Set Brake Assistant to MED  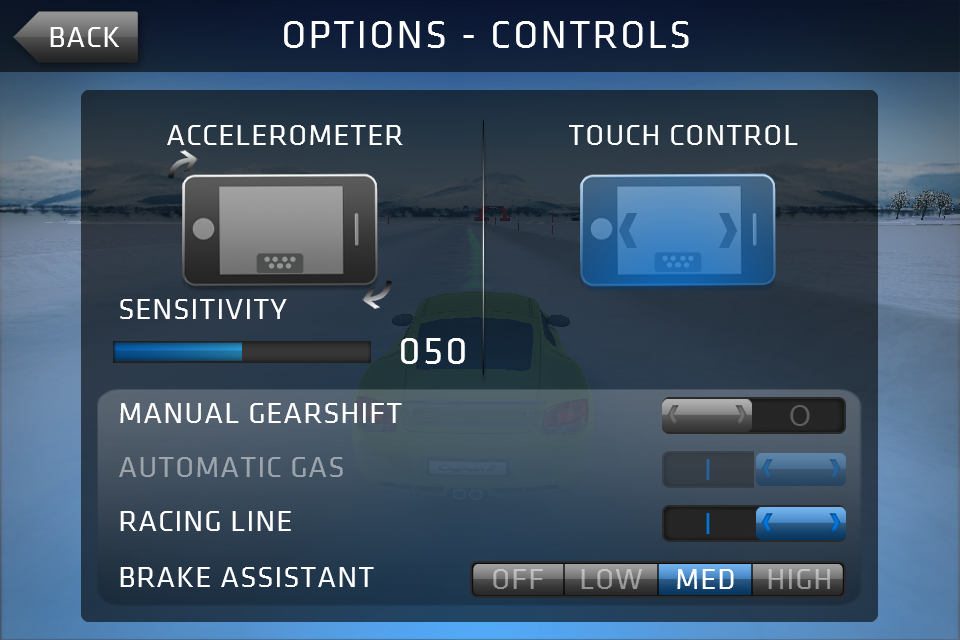point(705,579)
